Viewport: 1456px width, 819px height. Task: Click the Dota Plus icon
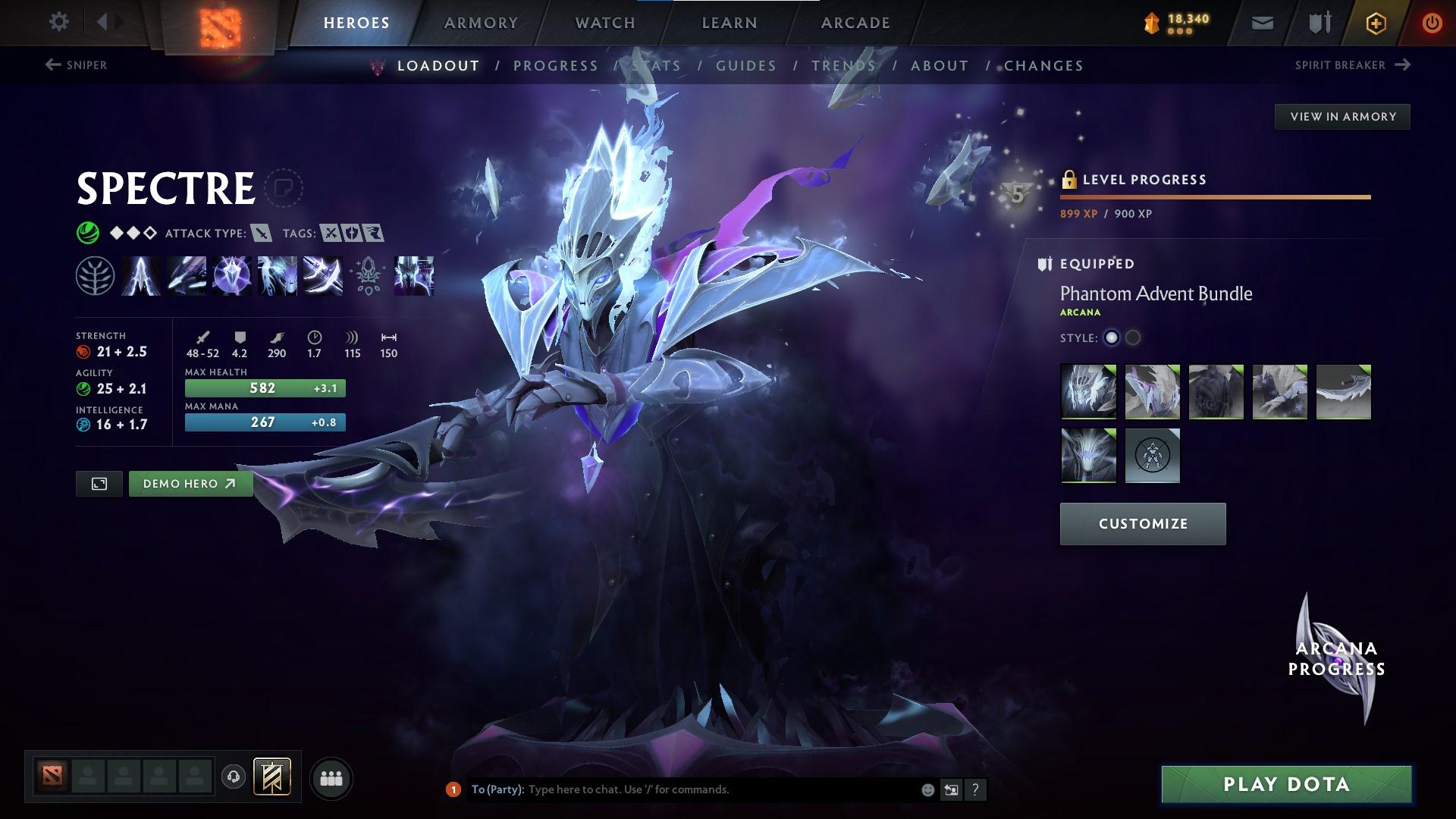point(1375,23)
